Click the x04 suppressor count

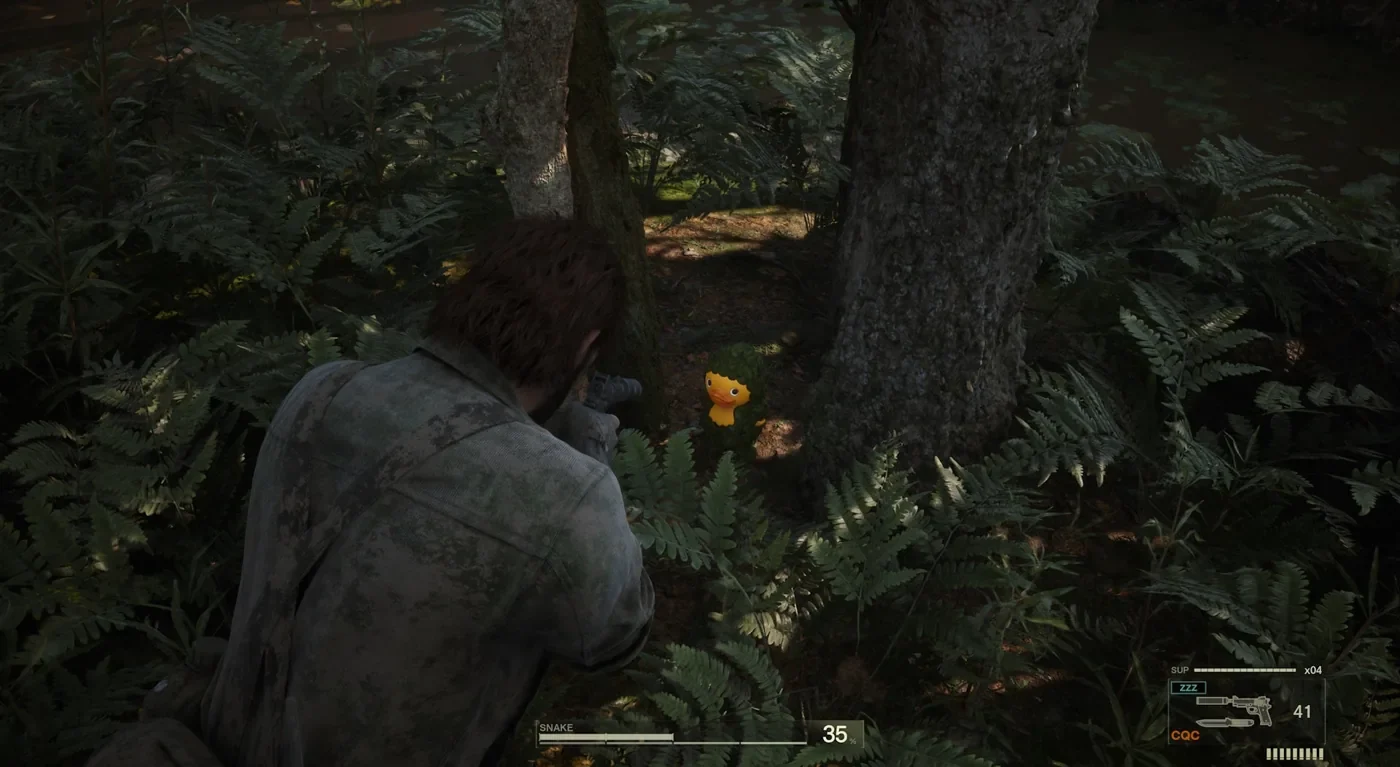pos(1313,669)
